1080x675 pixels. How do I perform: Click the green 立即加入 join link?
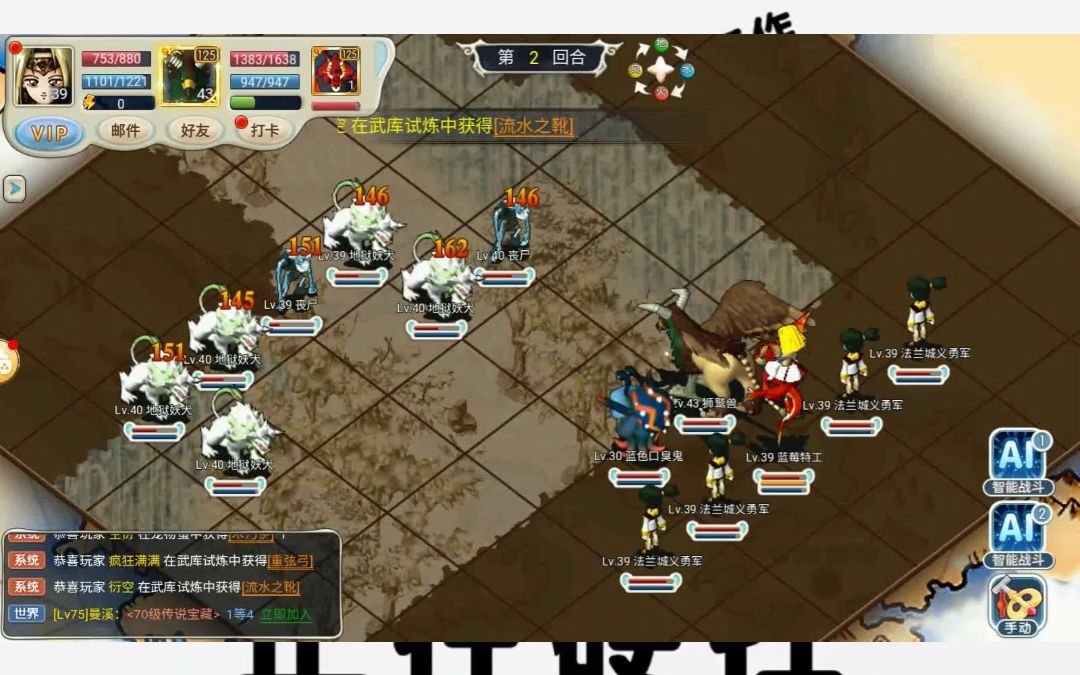pos(286,614)
